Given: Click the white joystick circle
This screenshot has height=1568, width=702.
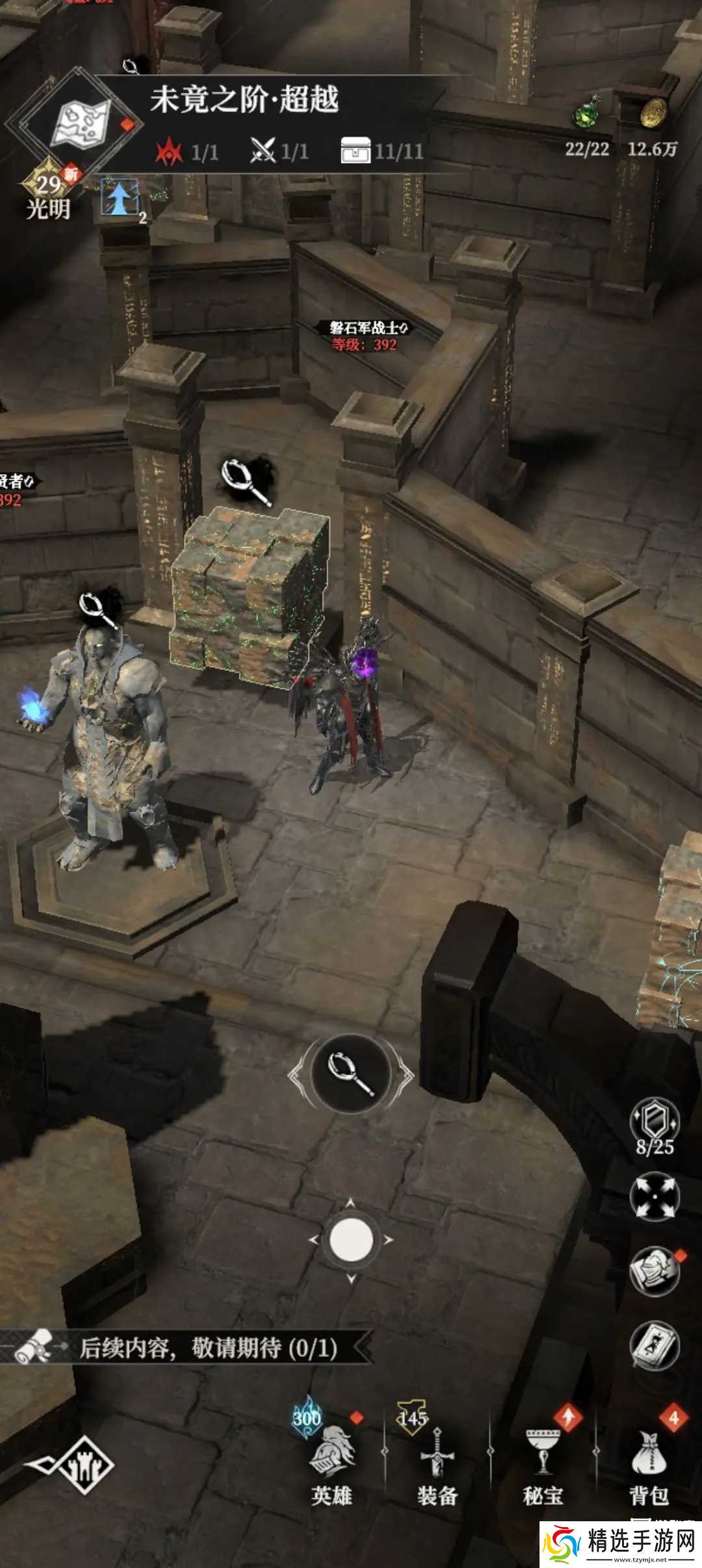Looking at the screenshot, I should (x=351, y=1239).
